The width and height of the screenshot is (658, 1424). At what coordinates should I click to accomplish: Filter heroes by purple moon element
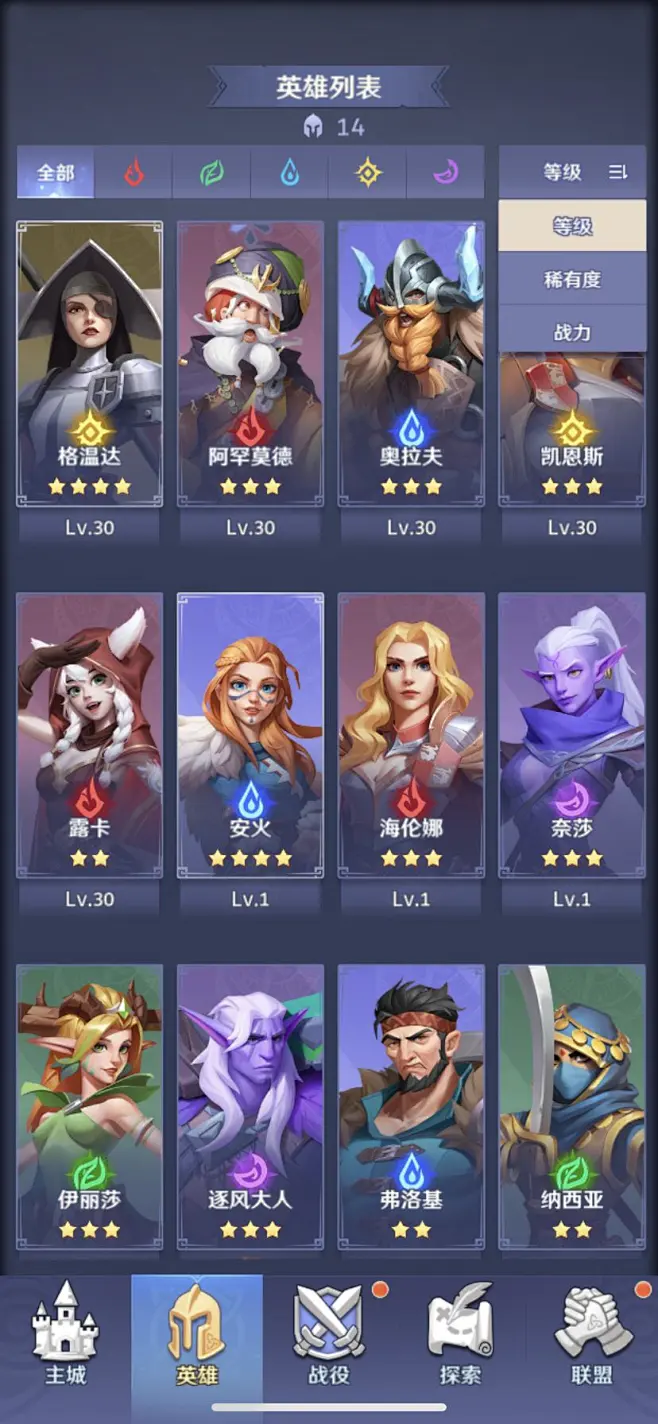[445, 173]
